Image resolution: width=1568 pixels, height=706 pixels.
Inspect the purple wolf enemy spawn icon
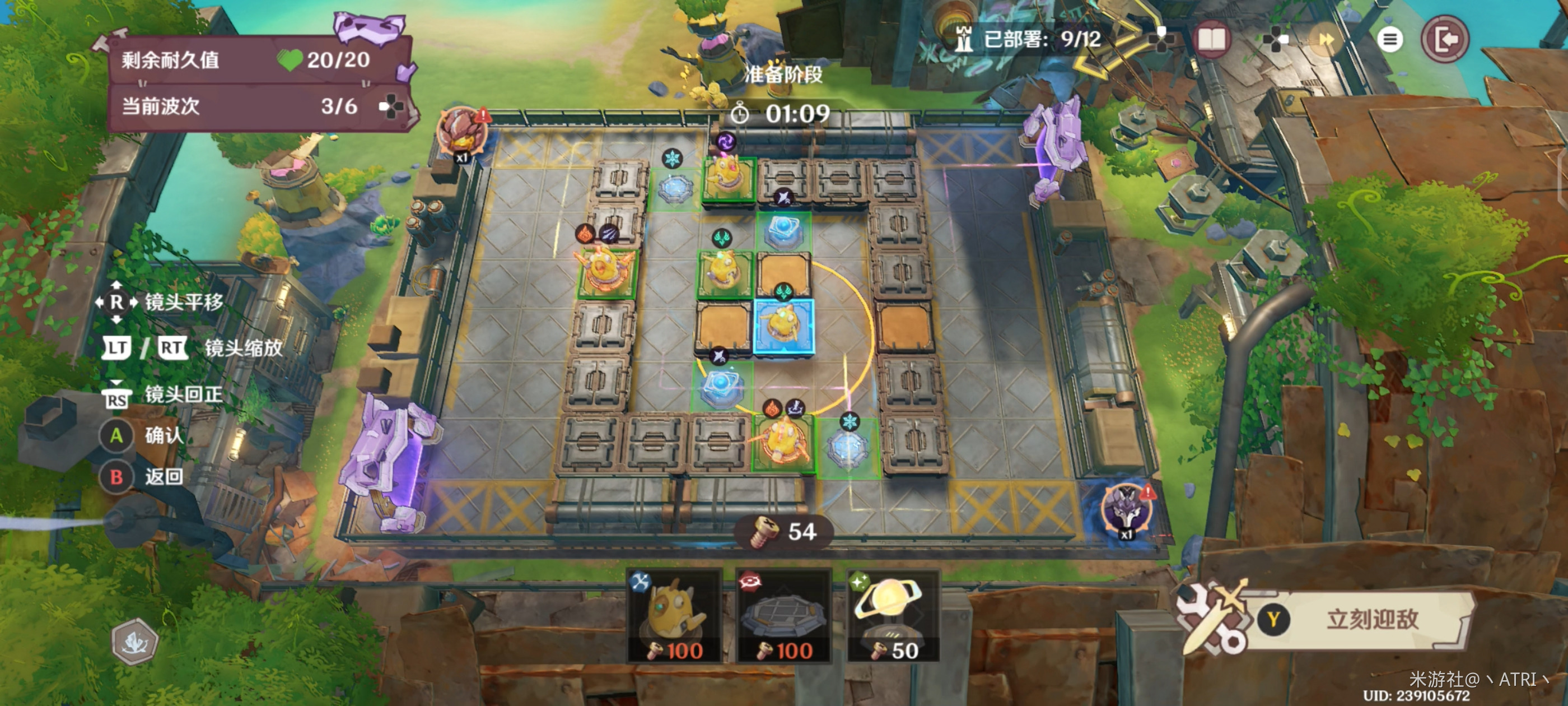(1126, 508)
